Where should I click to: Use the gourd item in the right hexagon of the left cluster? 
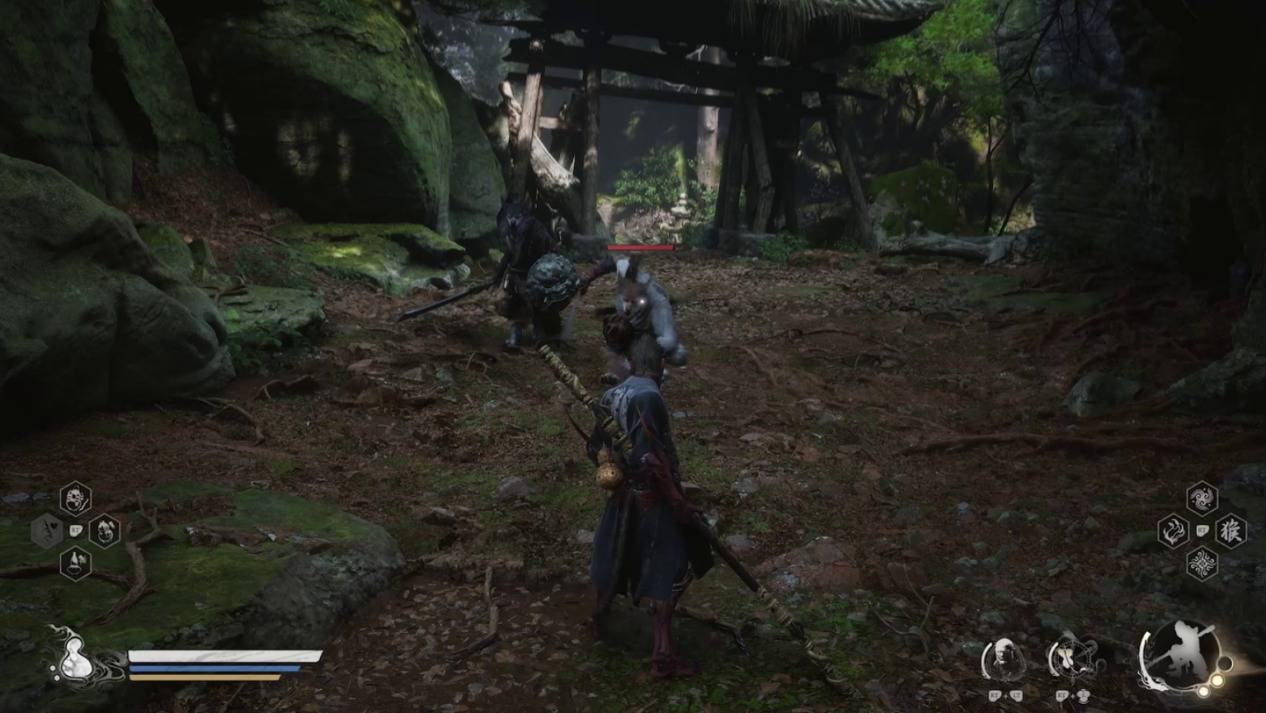pyautogui.click(x=104, y=530)
